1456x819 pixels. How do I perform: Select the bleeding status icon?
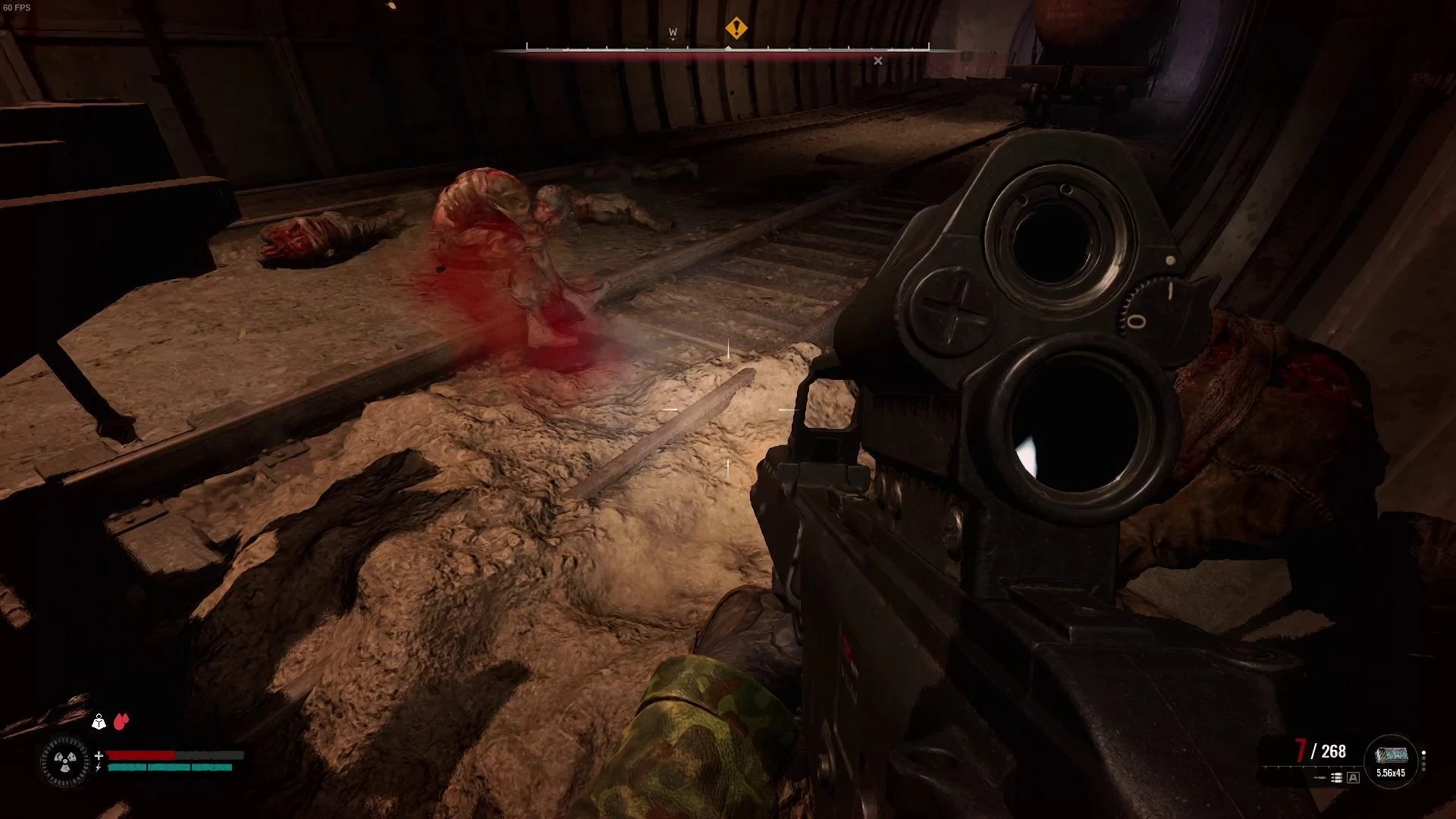(121, 721)
